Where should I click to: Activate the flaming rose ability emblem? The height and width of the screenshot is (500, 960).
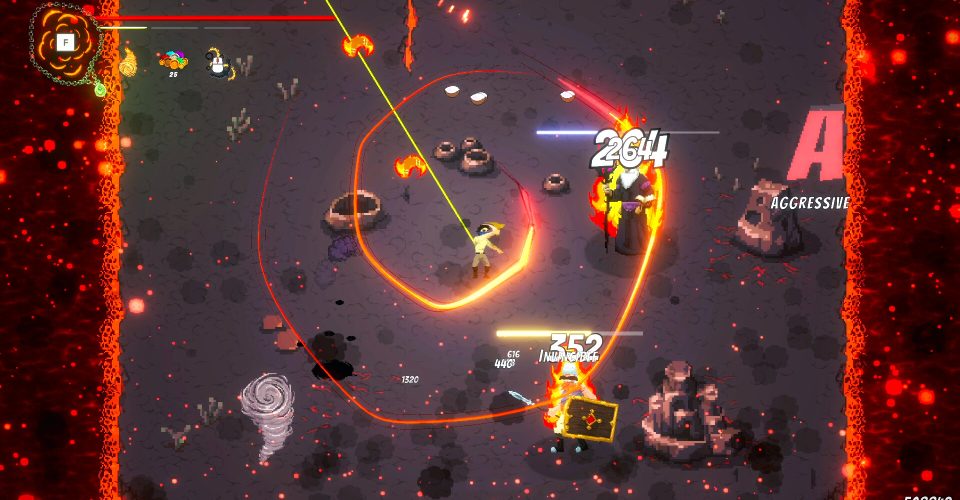pyautogui.click(x=66, y=42)
